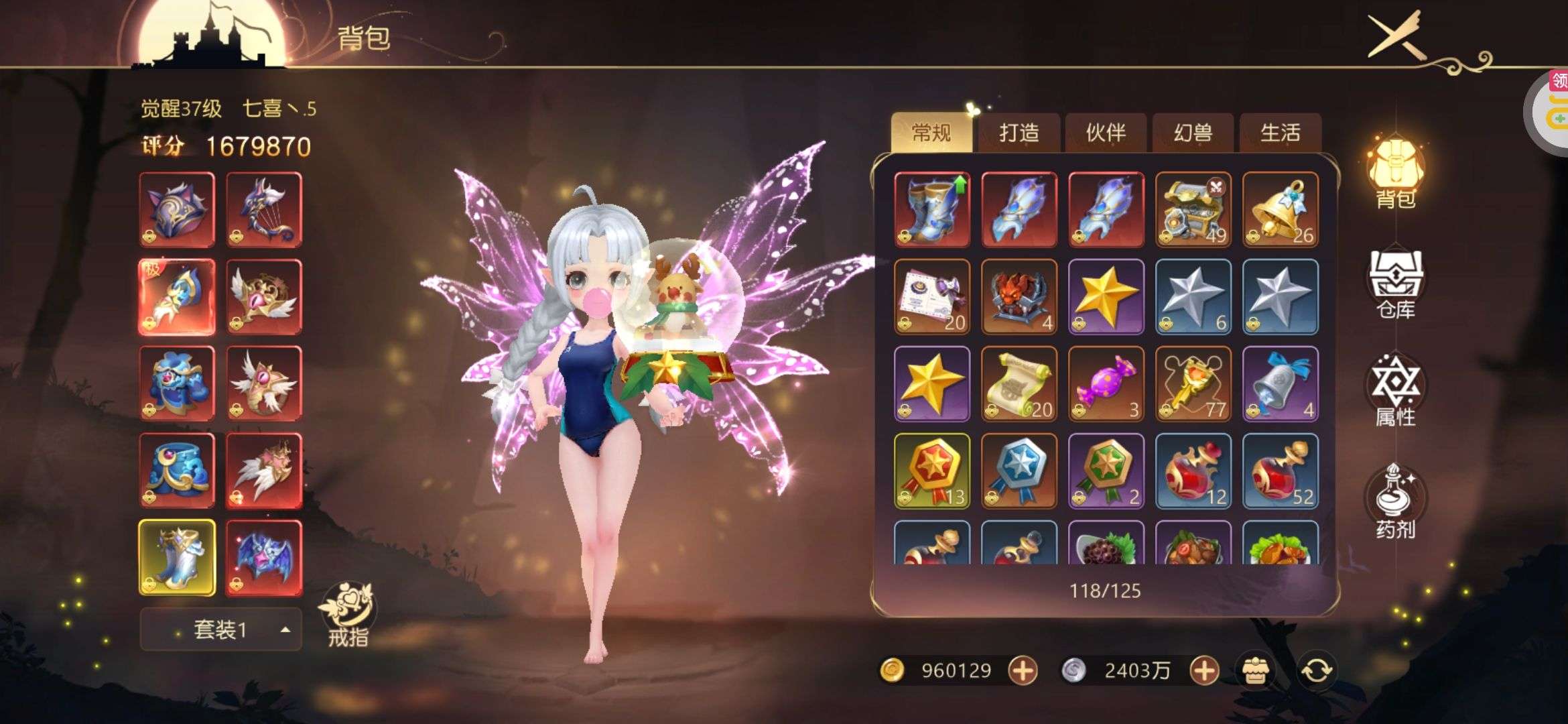Select the 幻兽 tab
This screenshot has width=1568, height=724.
[1193, 133]
